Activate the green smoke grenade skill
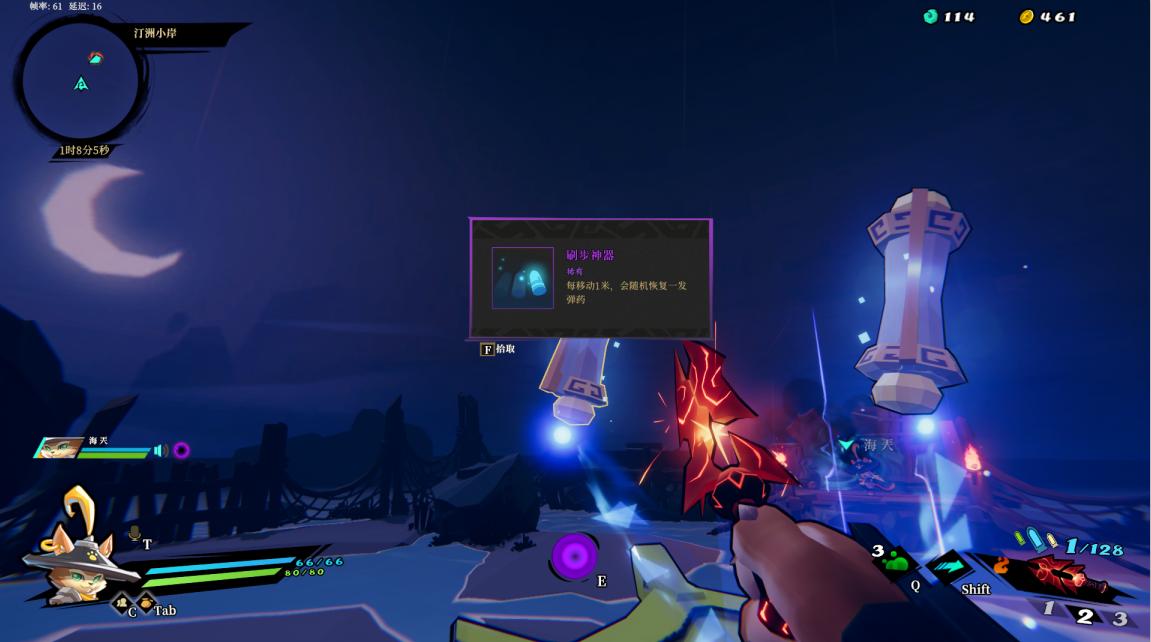 pyautogui.click(x=896, y=562)
